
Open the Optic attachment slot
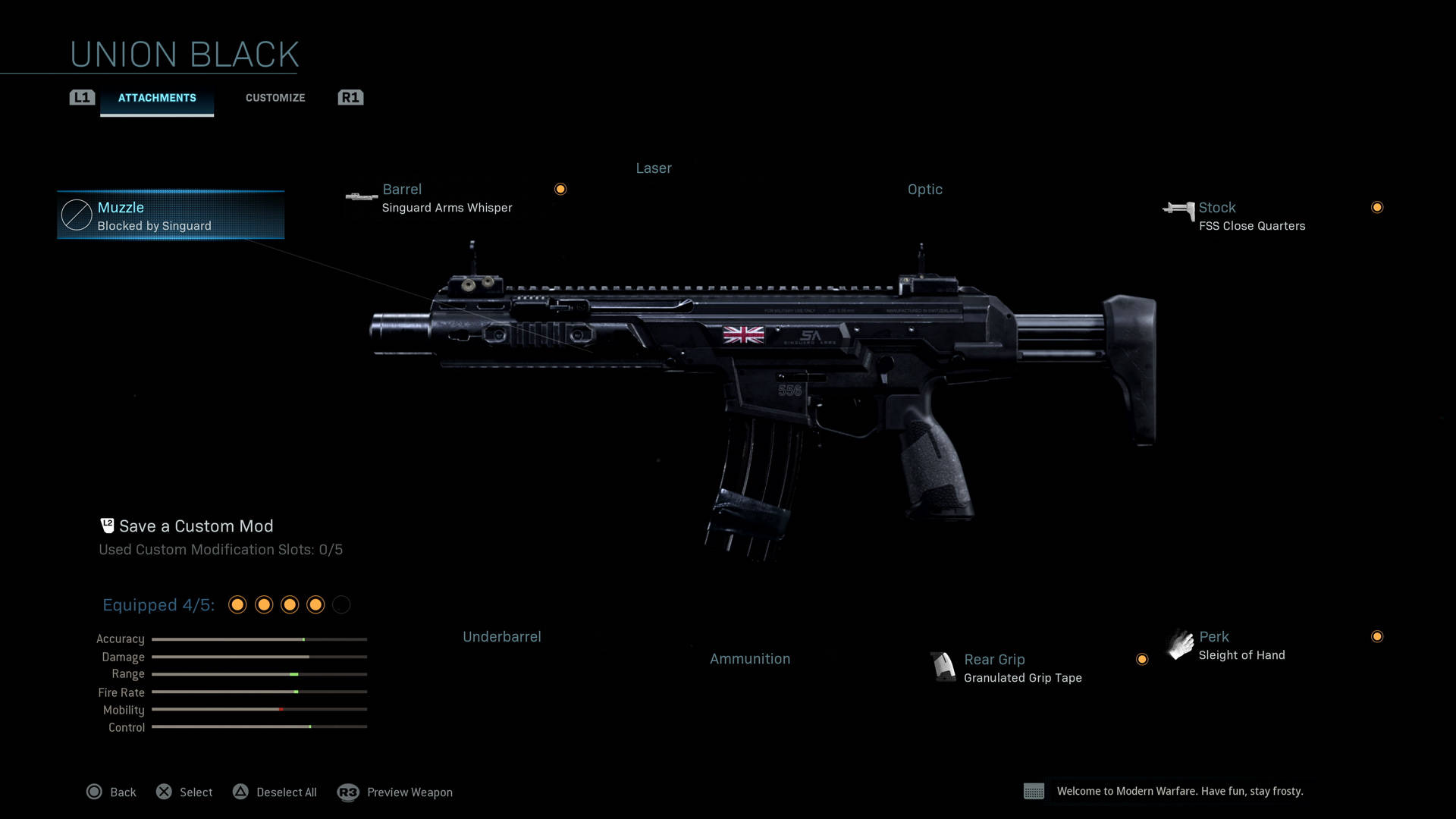[924, 190]
